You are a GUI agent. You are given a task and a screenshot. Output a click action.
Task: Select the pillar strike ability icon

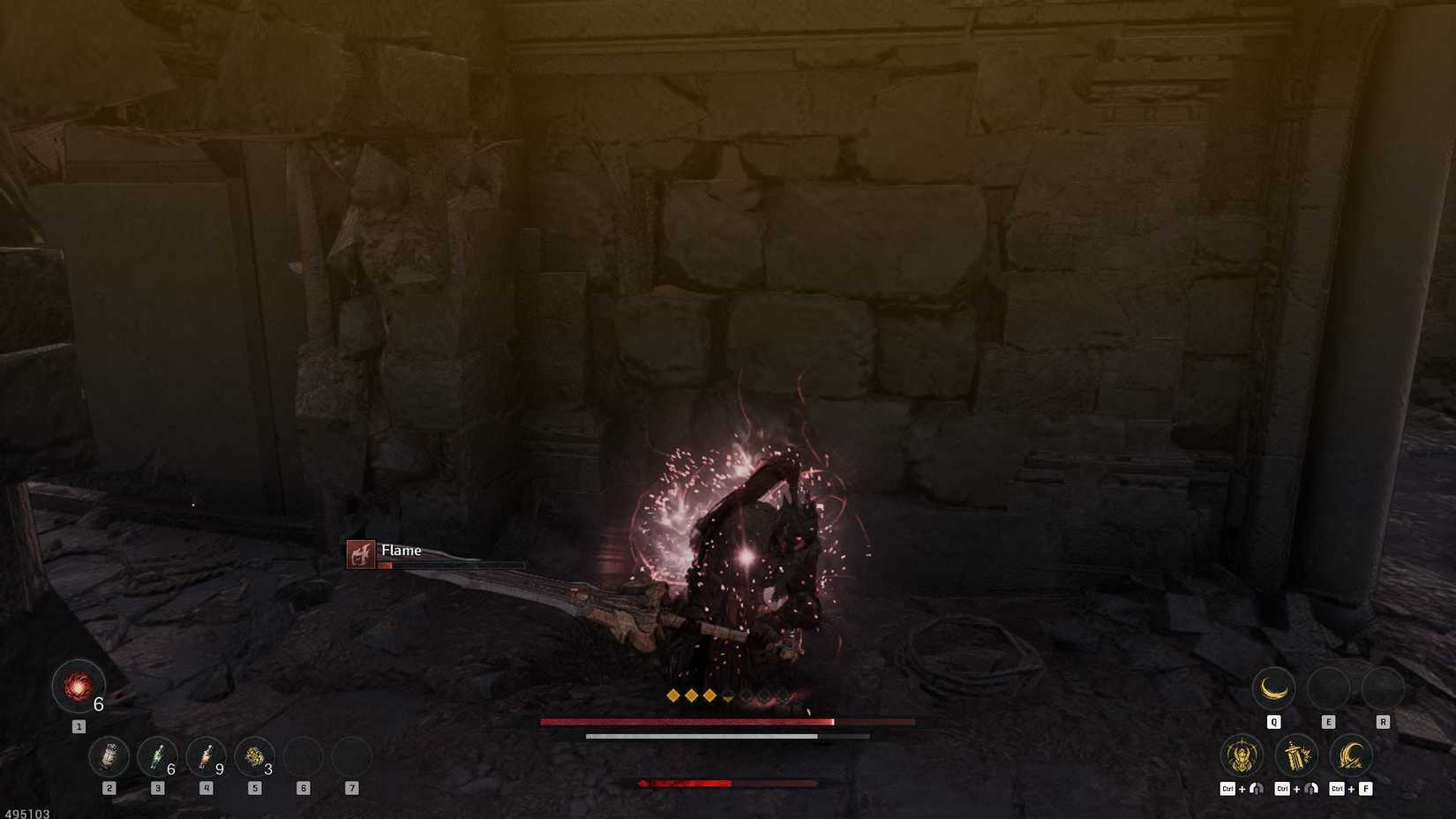pos(1297,756)
